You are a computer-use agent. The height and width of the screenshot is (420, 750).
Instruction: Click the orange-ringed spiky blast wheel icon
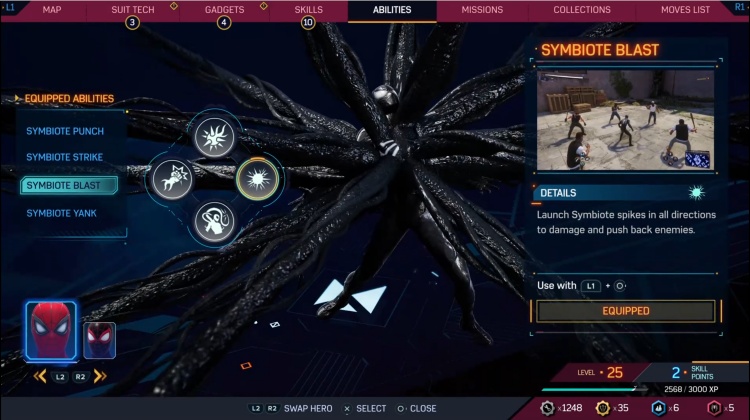260,180
